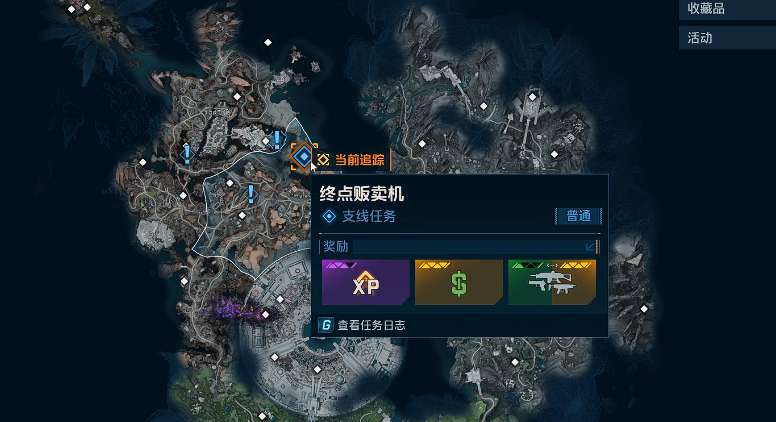Pick the weapon reward tile
Screen dimensions: 776x422
coord(551,283)
